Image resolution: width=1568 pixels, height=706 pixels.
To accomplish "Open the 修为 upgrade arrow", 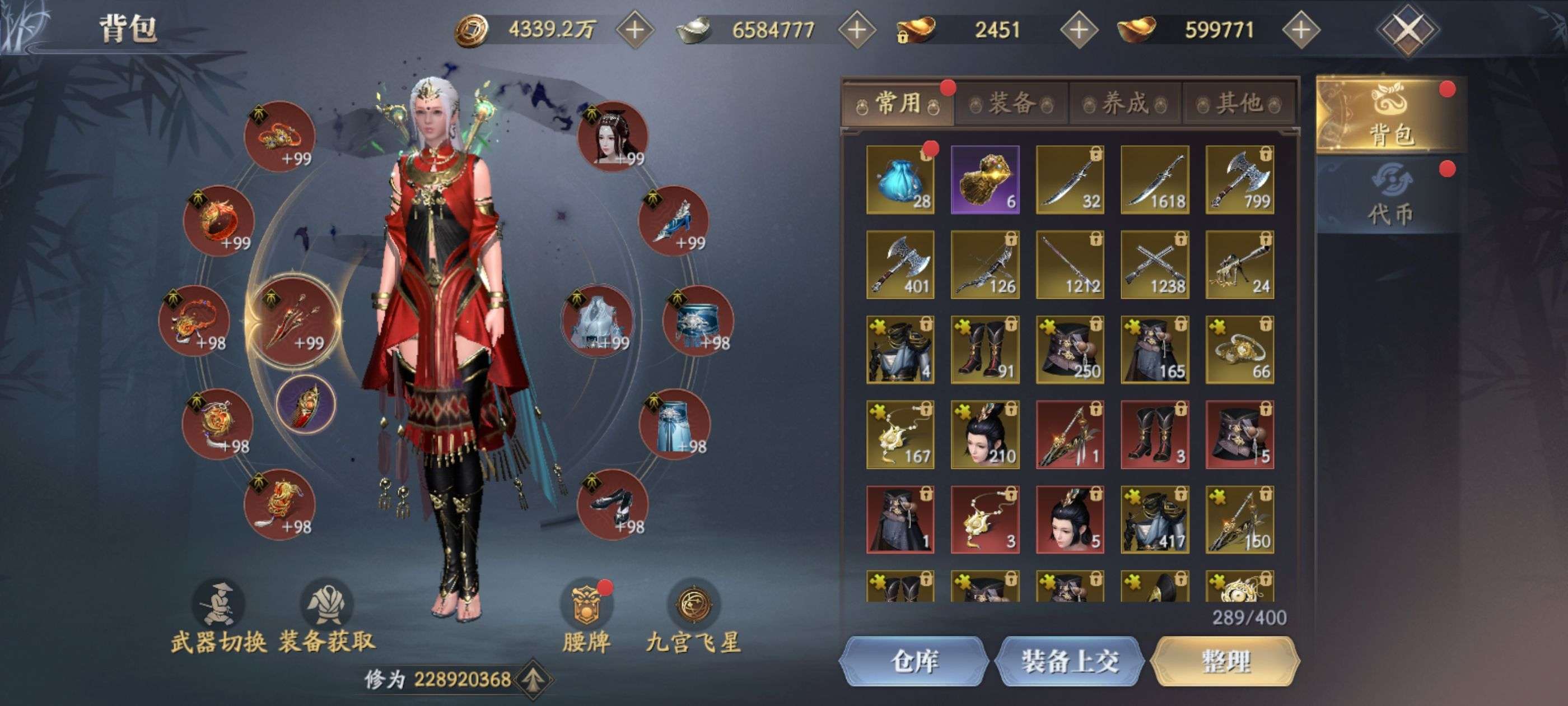I will 533,679.
